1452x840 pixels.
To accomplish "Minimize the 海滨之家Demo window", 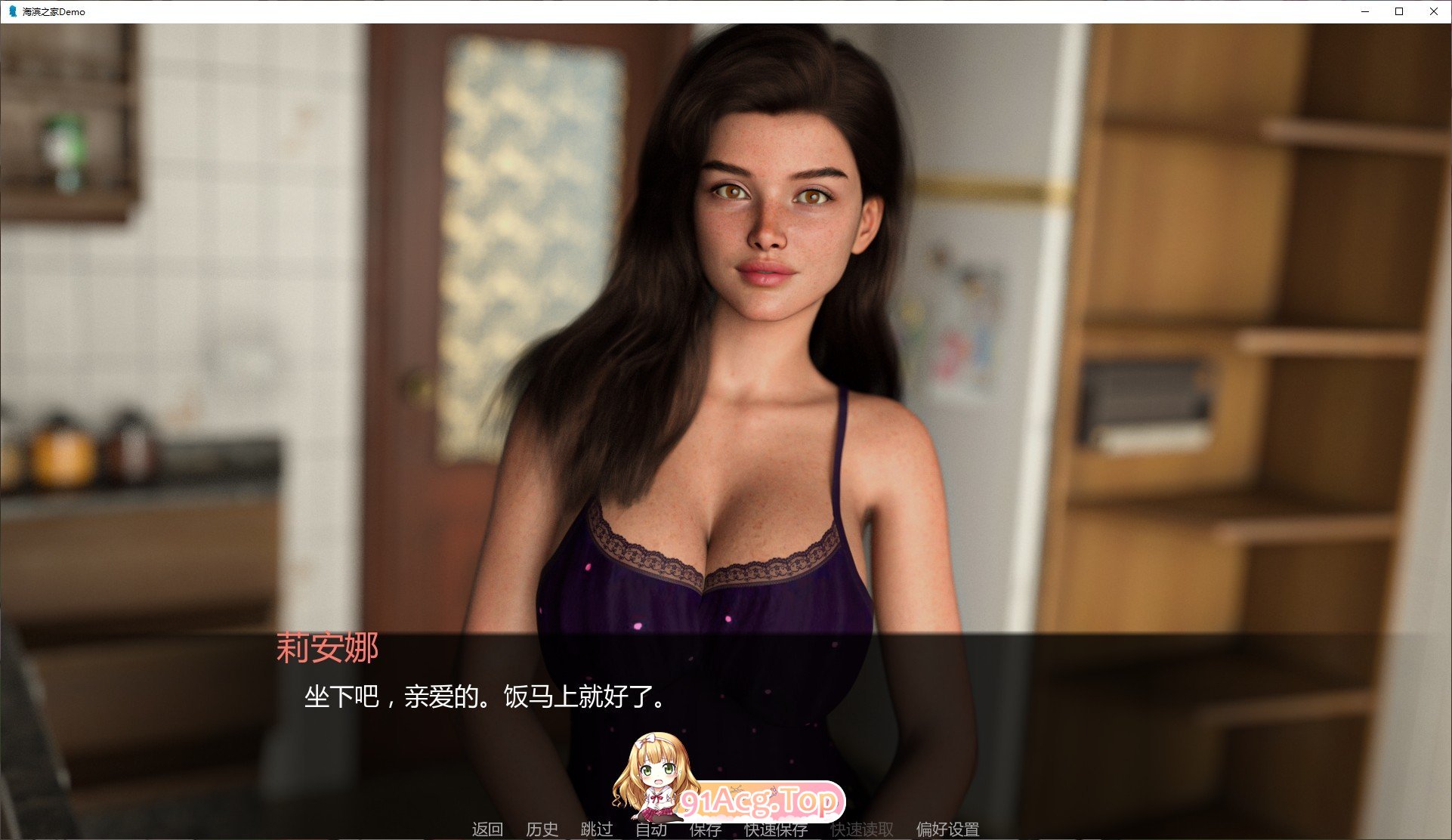I will (1364, 11).
